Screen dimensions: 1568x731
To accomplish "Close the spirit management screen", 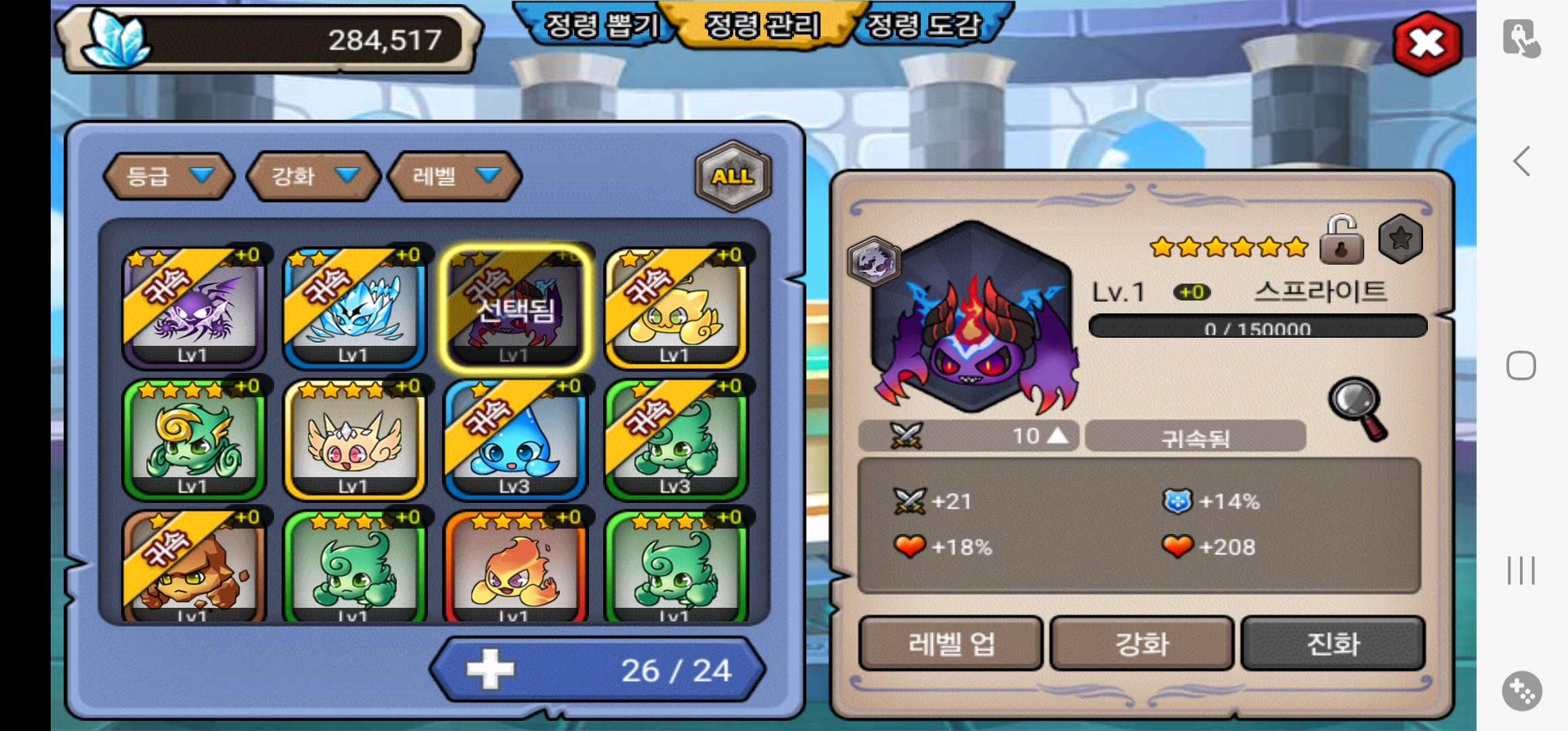I will click(1427, 43).
